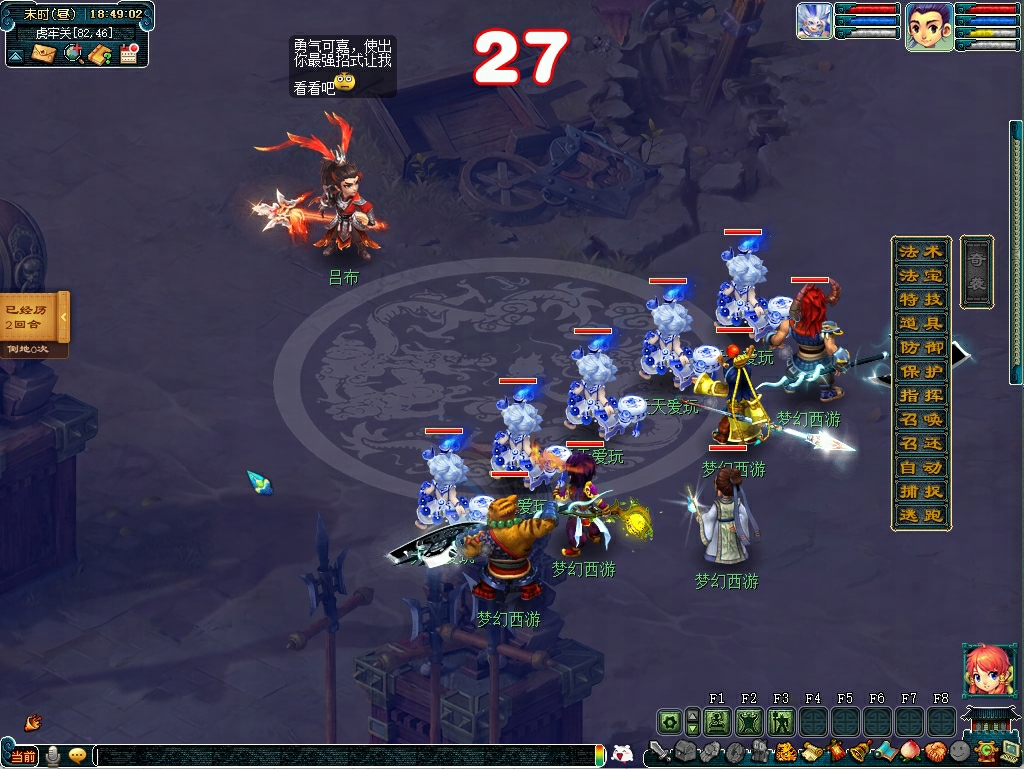Image resolution: width=1024 pixels, height=769 pixels.
Task: Open the world map magnifier icon
Action: [73, 54]
